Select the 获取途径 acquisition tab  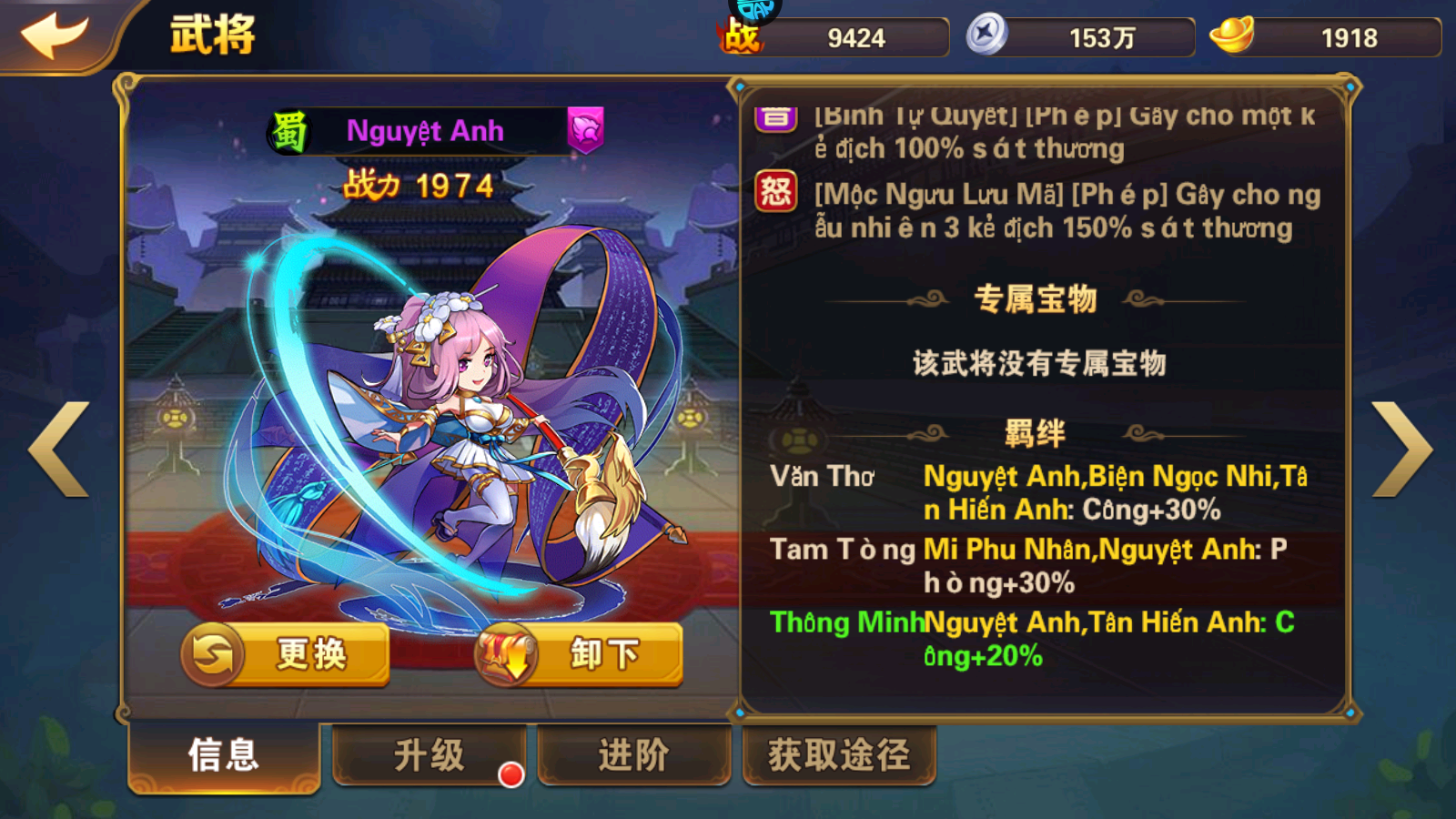pyautogui.click(x=837, y=755)
